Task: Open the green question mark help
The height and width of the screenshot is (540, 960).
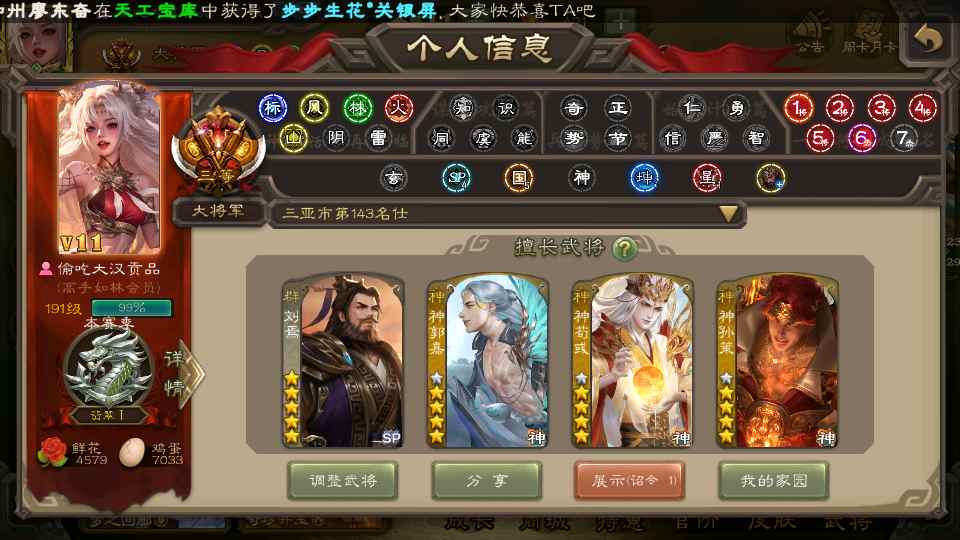Action: [624, 248]
